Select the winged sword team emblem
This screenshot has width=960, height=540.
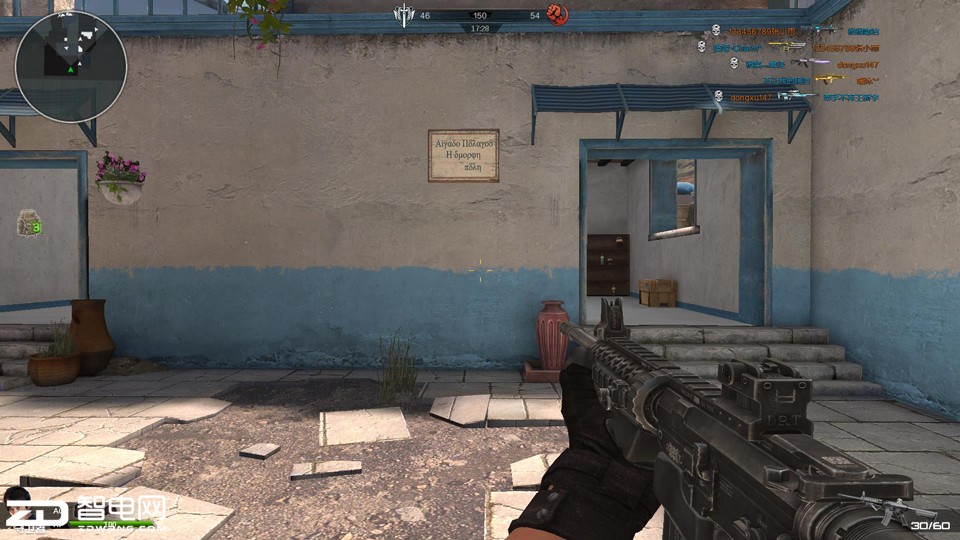coord(404,15)
